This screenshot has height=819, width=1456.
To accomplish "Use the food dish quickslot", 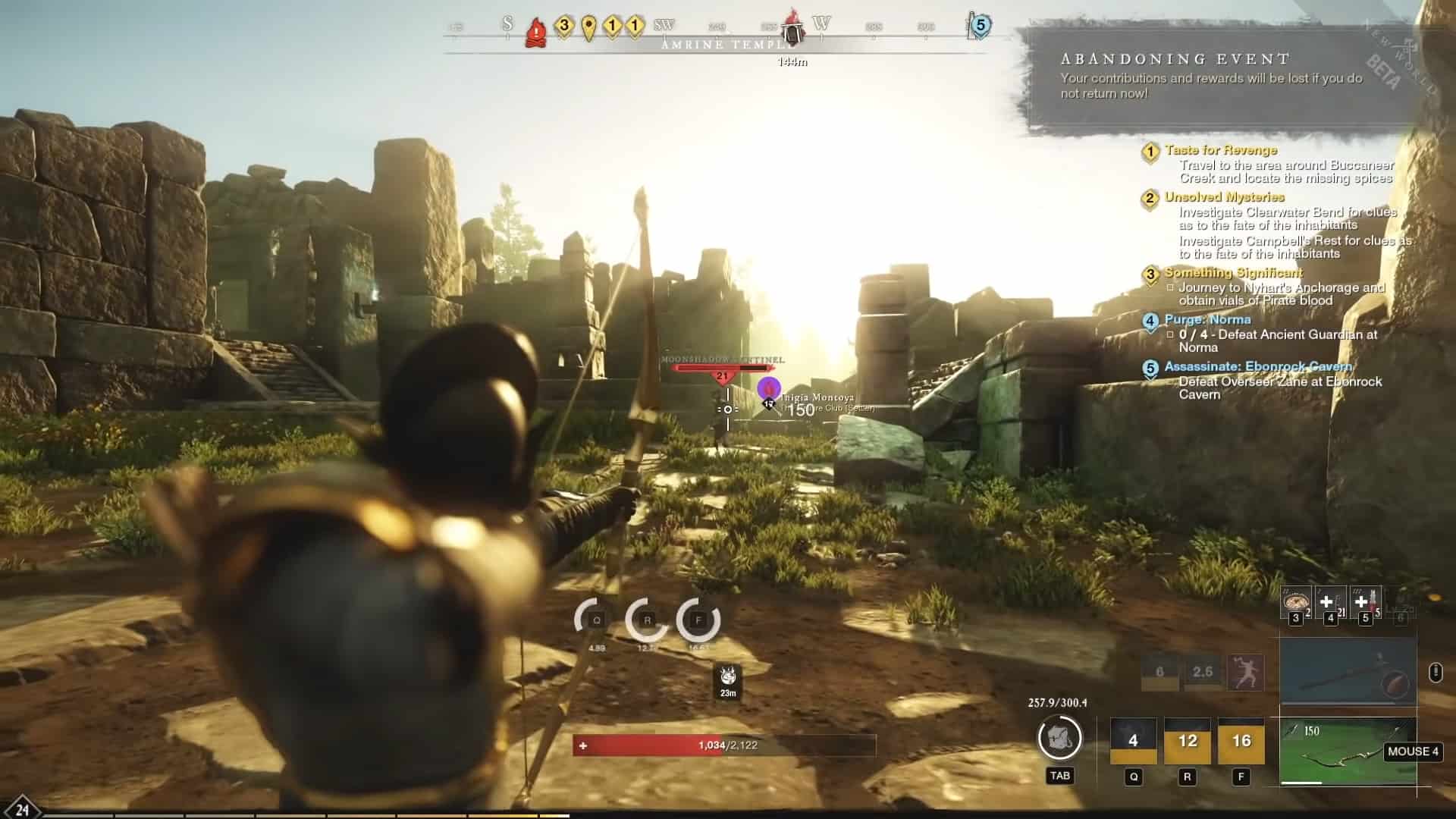I will tap(1295, 602).
